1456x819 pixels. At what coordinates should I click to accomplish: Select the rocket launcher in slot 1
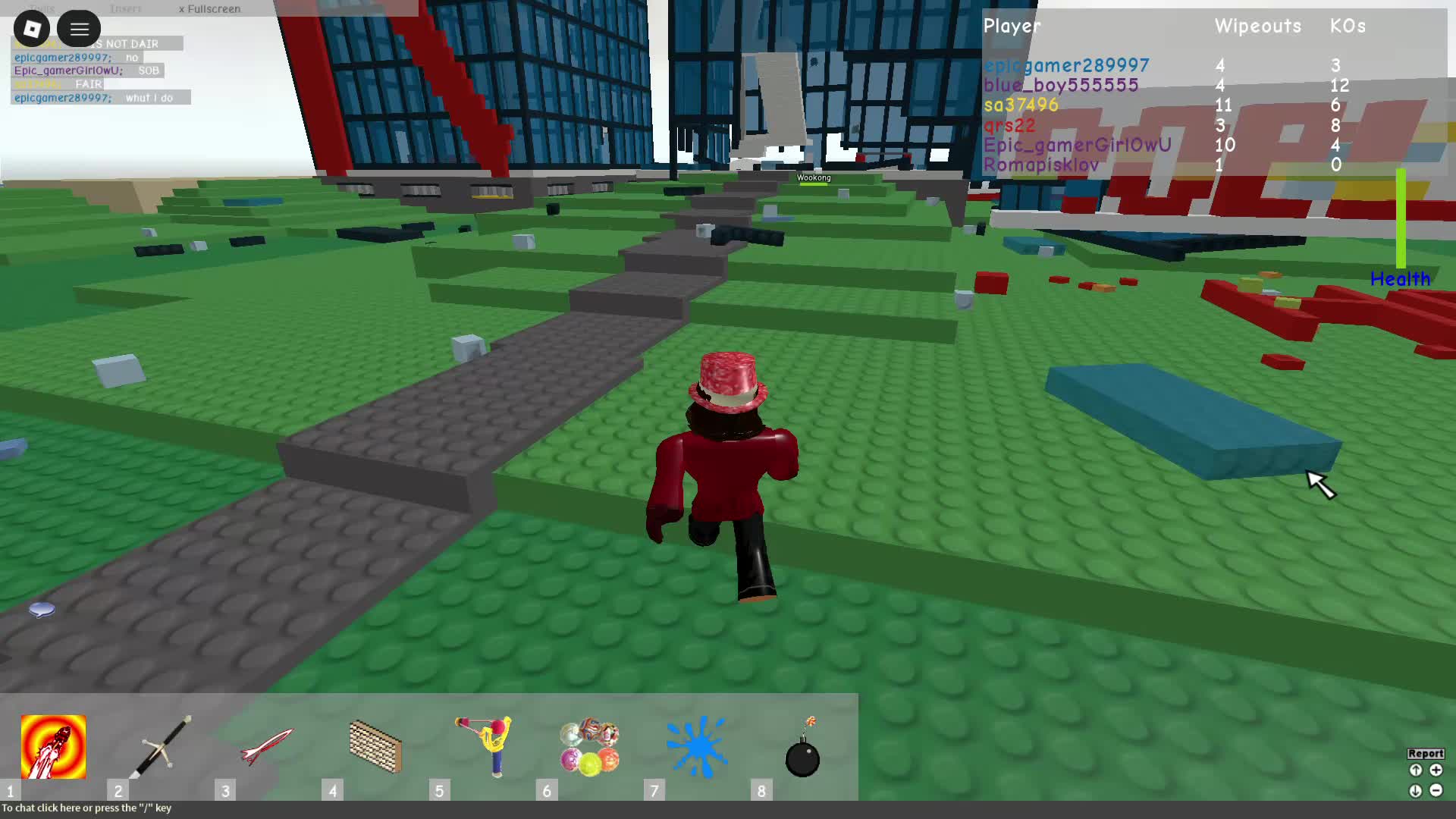53,747
